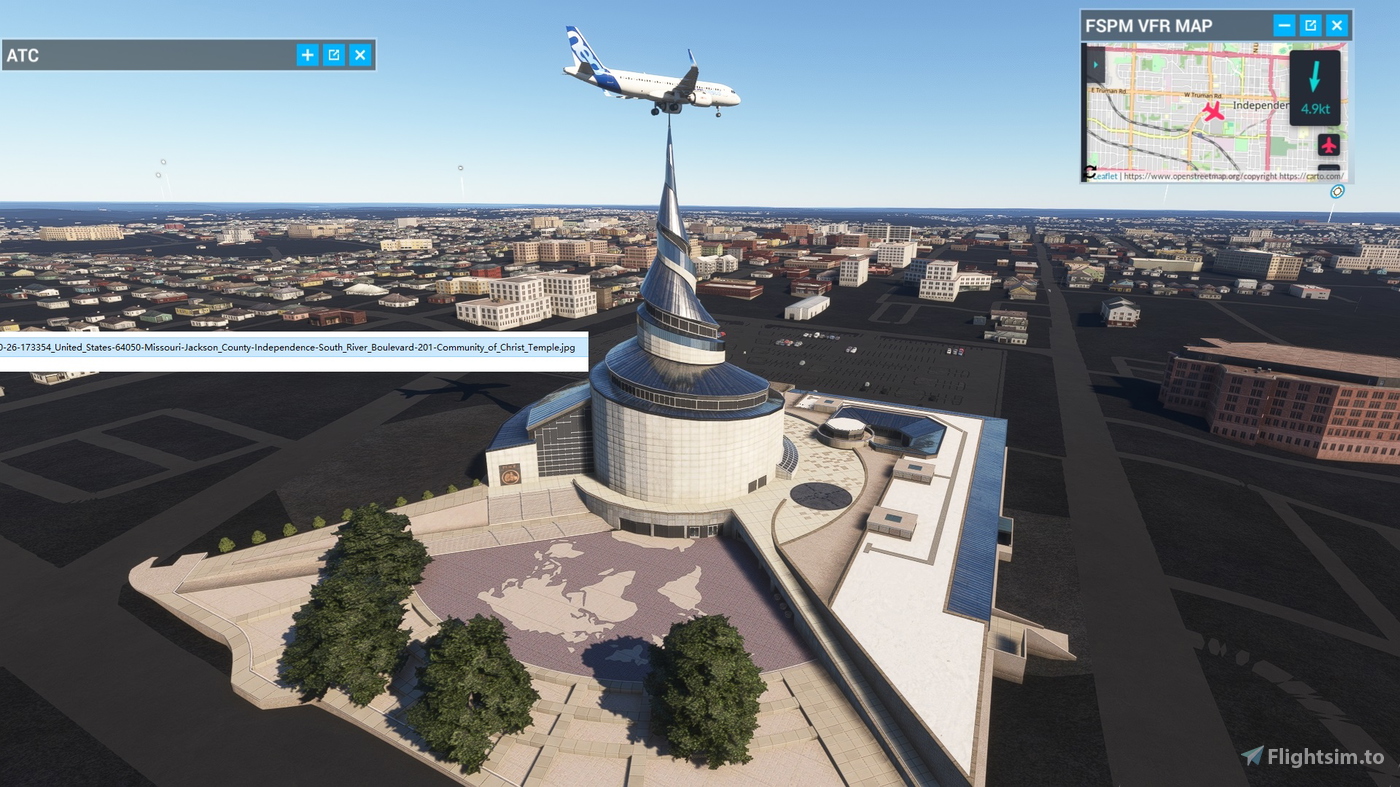Close the FSPM VFR MAP panel
The image size is (1400, 787).
(x=1337, y=25)
